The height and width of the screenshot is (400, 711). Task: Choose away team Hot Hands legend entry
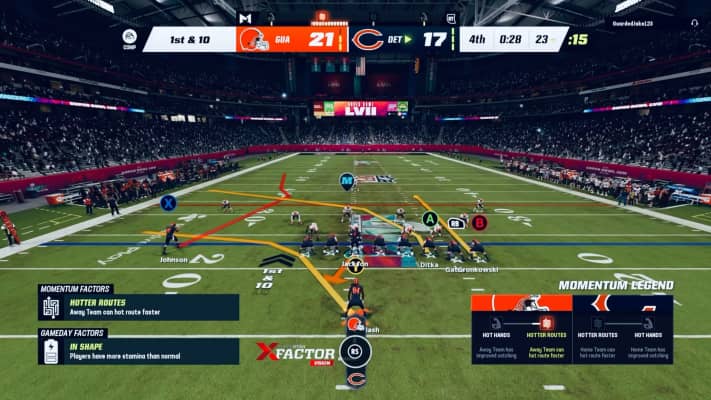pos(496,337)
